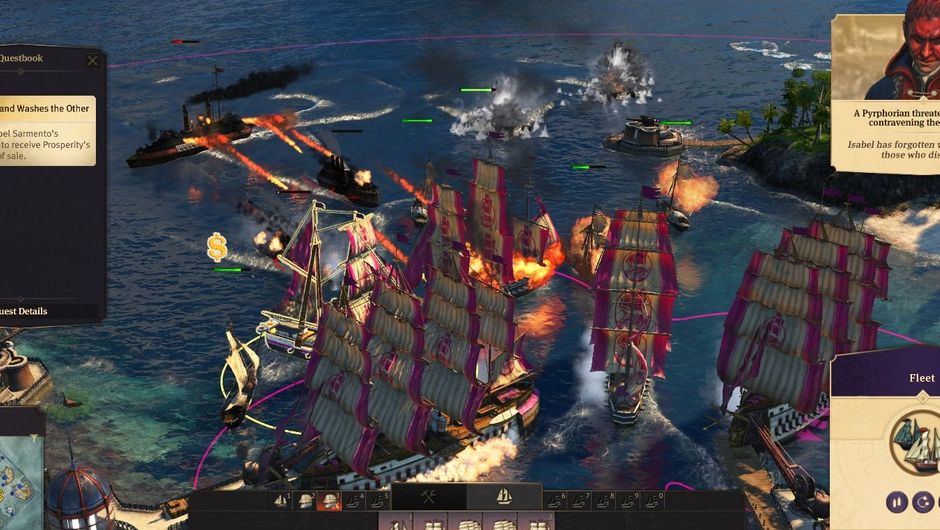Select ship group slot 0
This screenshot has width=940, height=530.
[x=652, y=500]
